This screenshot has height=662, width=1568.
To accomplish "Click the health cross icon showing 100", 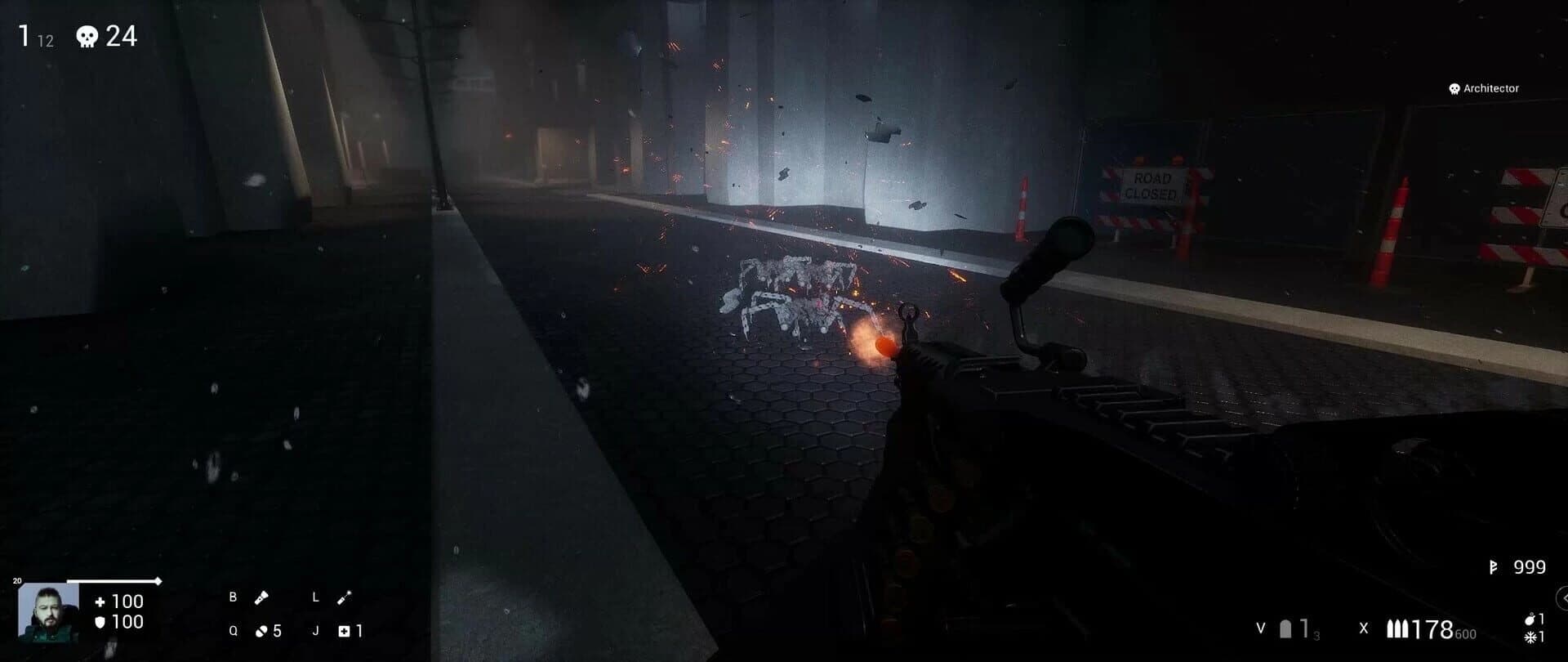I will 101,603.
